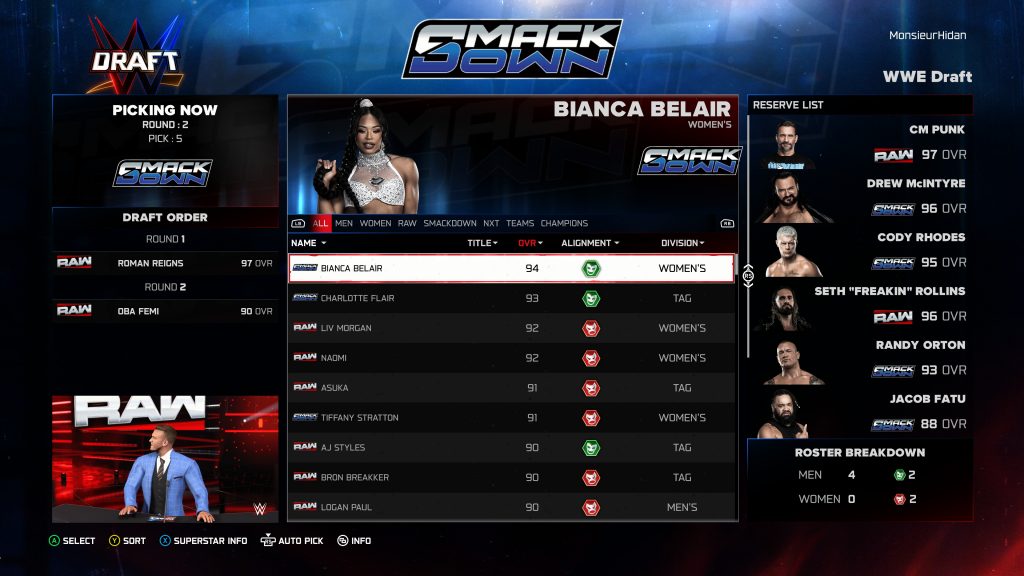Sort by the Alignment column header

pos(590,243)
